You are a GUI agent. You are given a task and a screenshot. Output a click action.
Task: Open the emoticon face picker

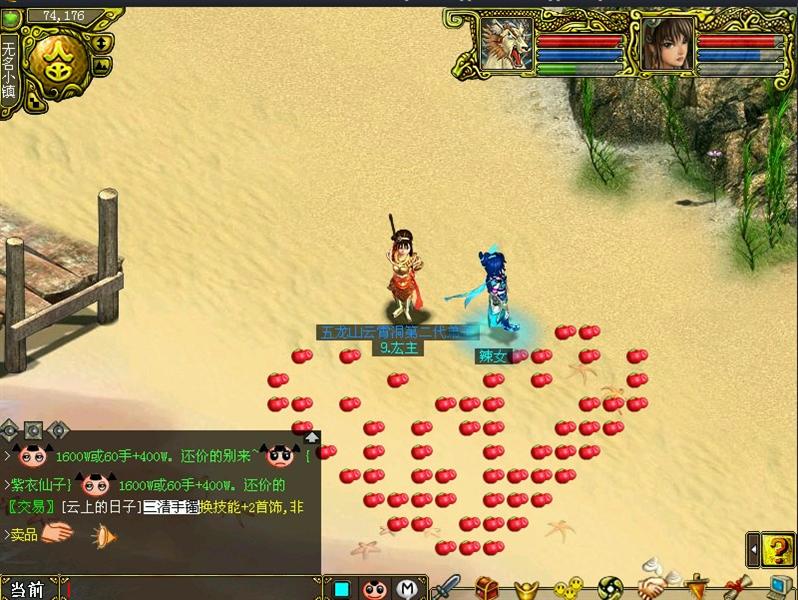click(x=374, y=588)
